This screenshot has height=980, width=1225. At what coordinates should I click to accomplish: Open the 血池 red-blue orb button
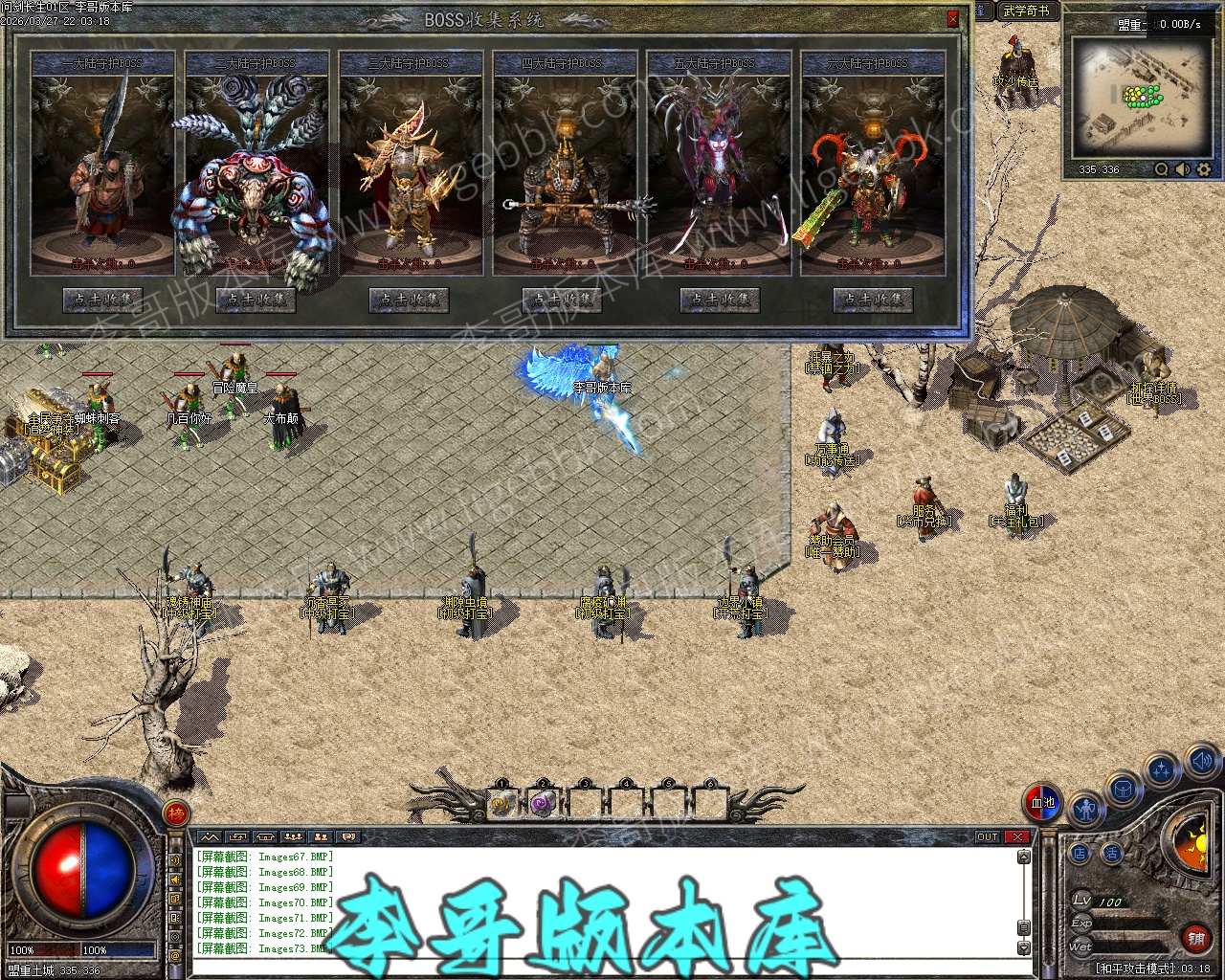point(1042,802)
